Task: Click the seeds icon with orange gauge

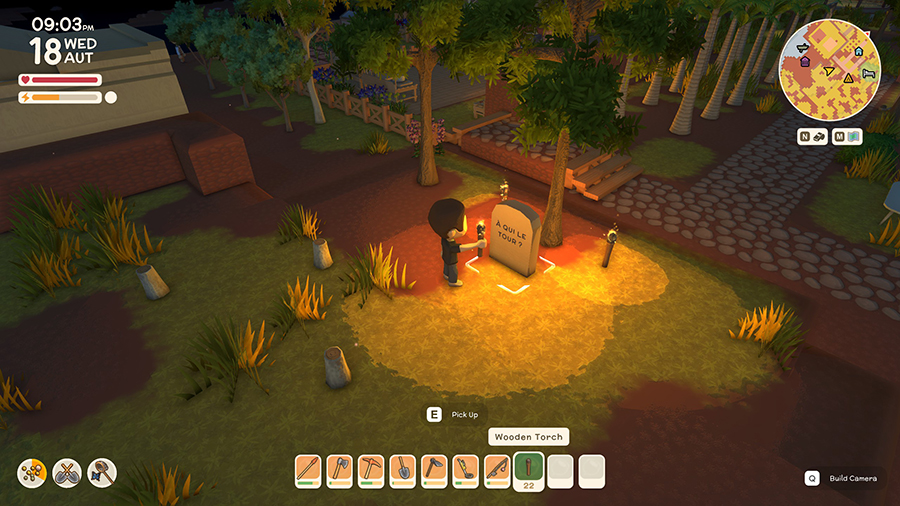Action: (x=31, y=472)
